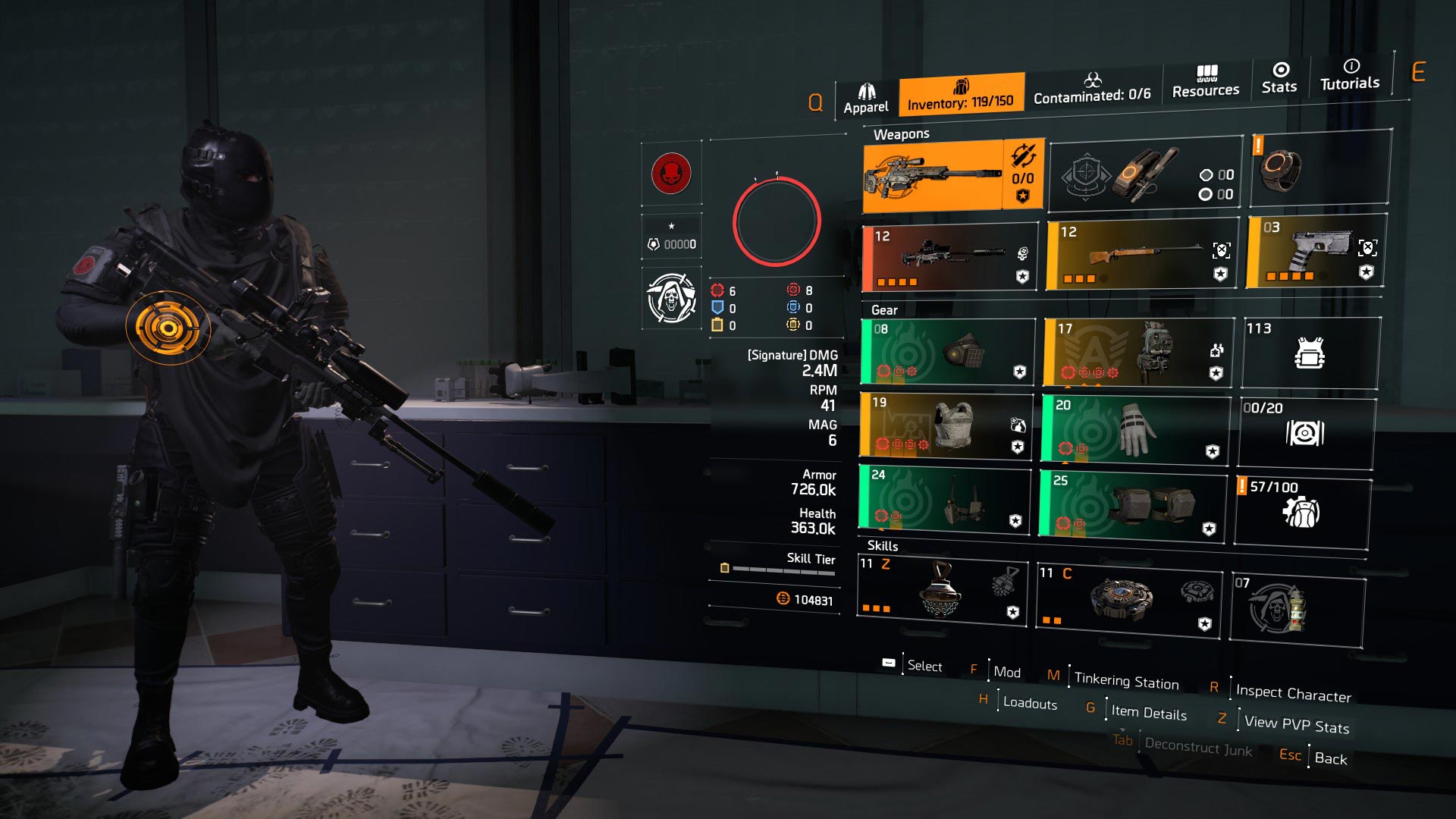Select the equipped marksman rifle slot
This screenshot has width=1456, height=819.
coord(940,174)
